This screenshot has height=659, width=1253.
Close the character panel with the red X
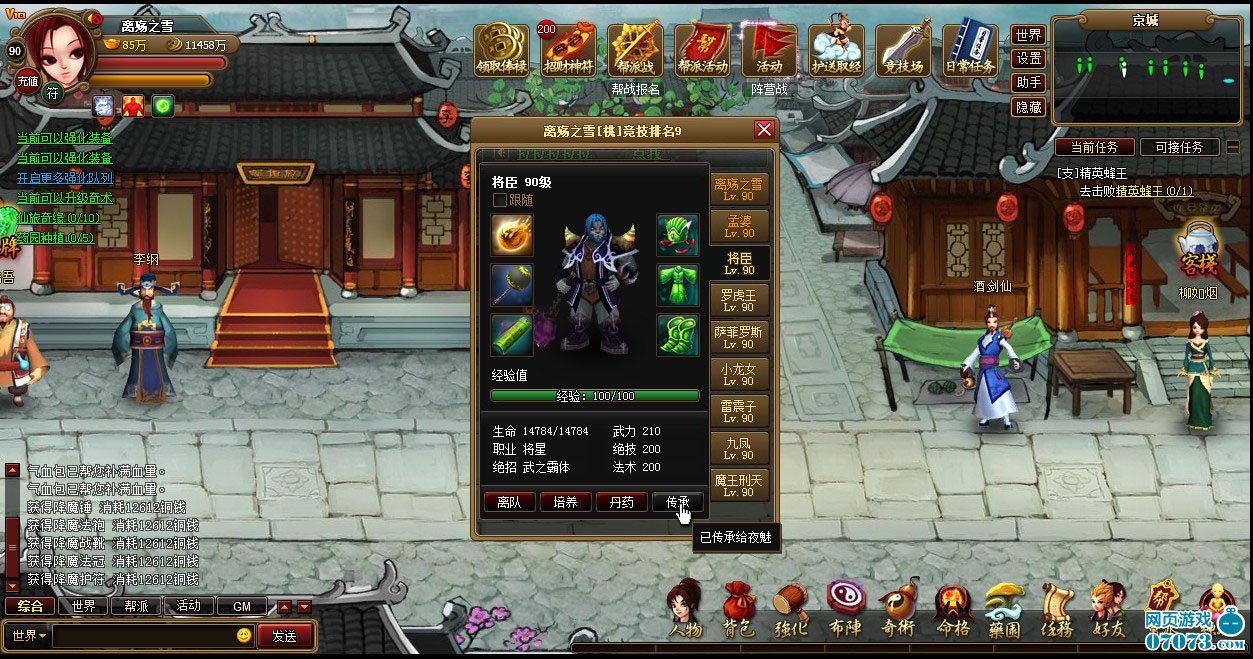click(x=764, y=130)
